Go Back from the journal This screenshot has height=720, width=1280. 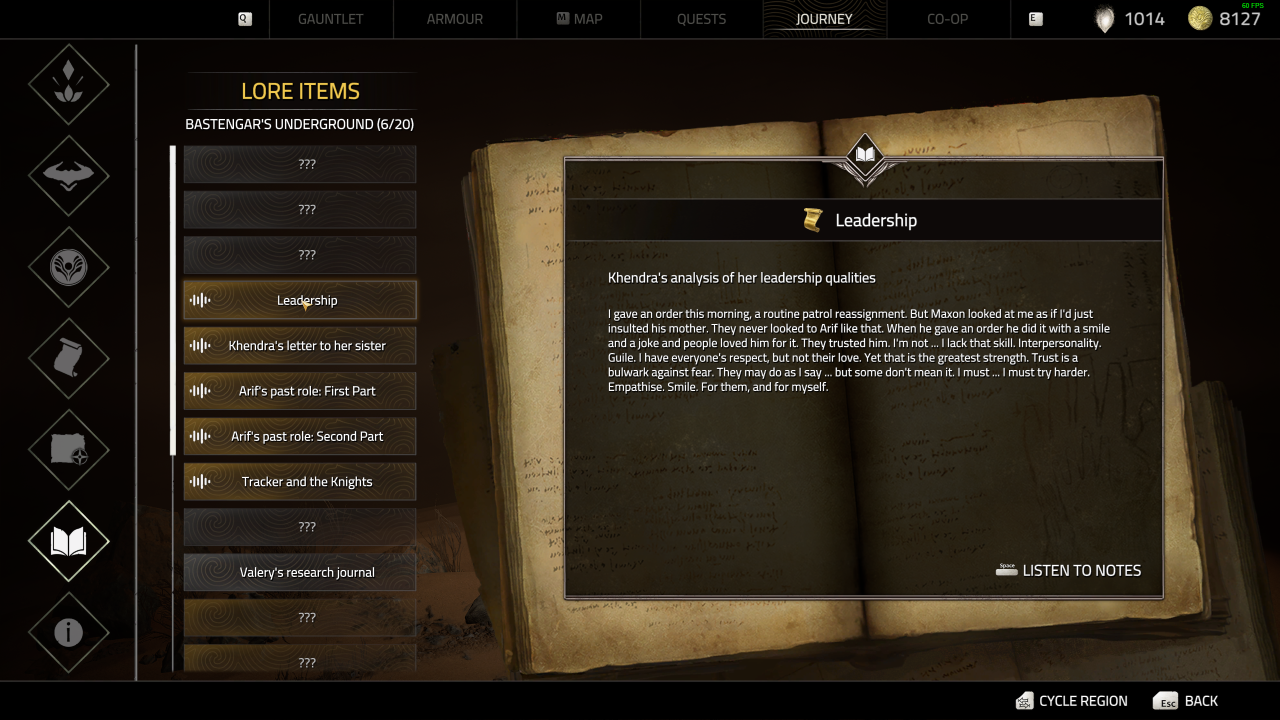[1186, 701]
